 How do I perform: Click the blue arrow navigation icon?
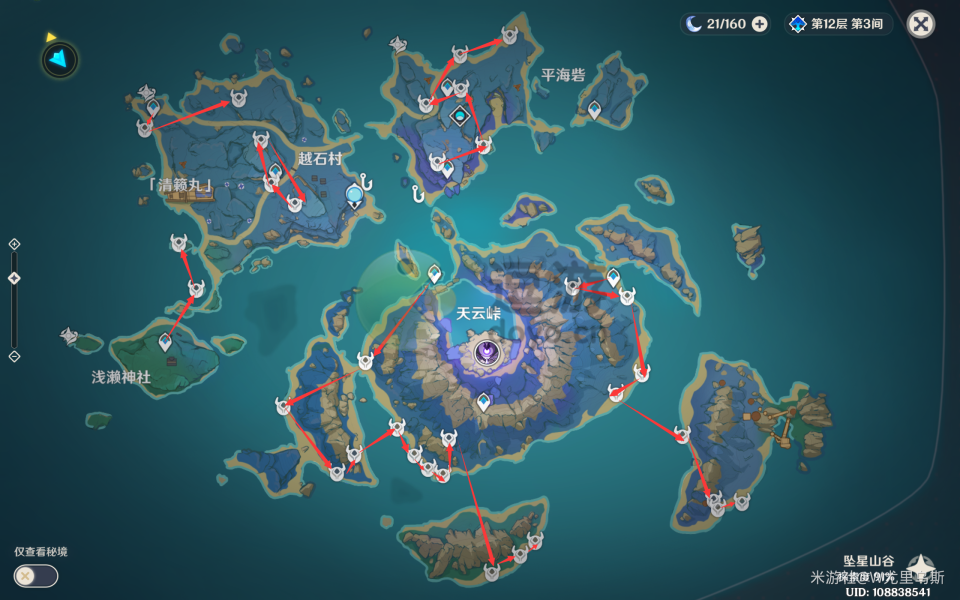point(59,60)
